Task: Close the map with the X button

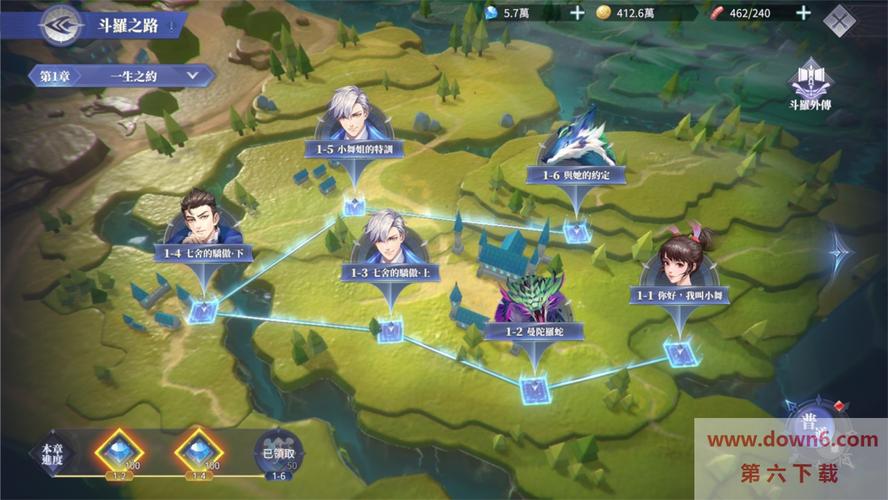Action: (840, 18)
